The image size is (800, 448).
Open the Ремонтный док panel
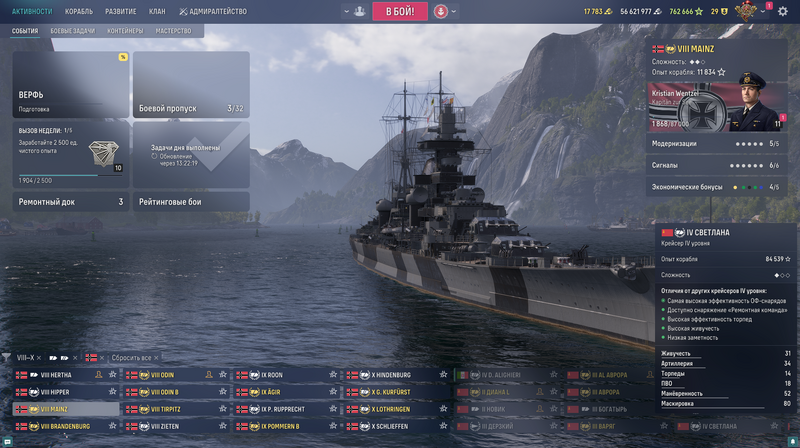[70, 202]
